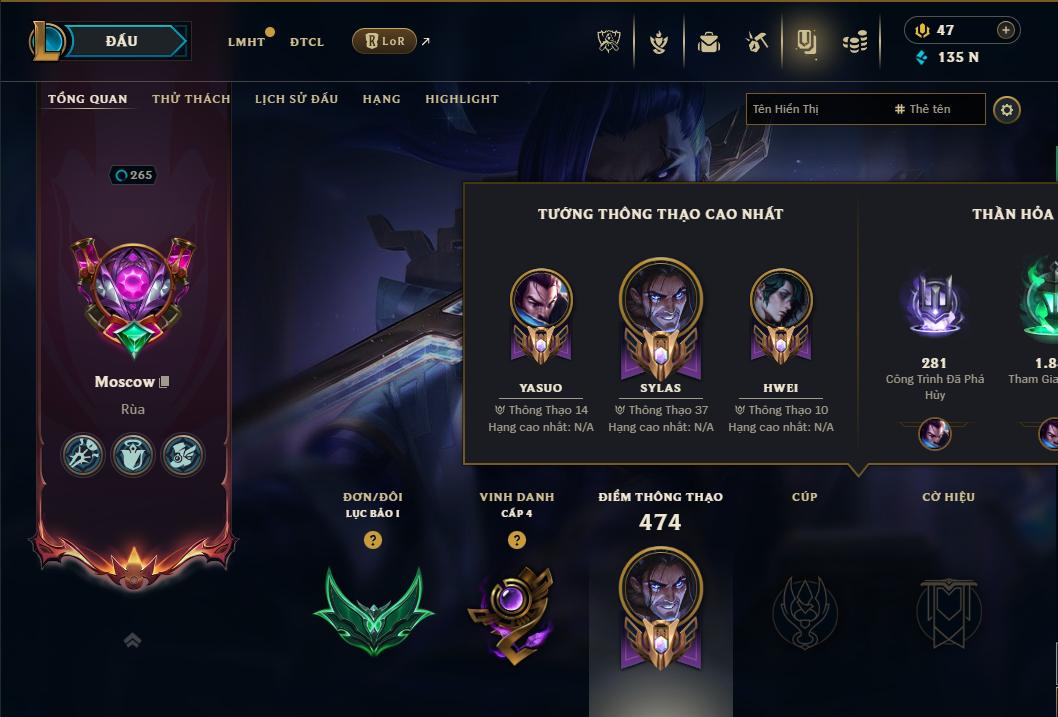Open the backpack collection icon
1058x717 pixels.
pyautogui.click(x=709, y=42)
